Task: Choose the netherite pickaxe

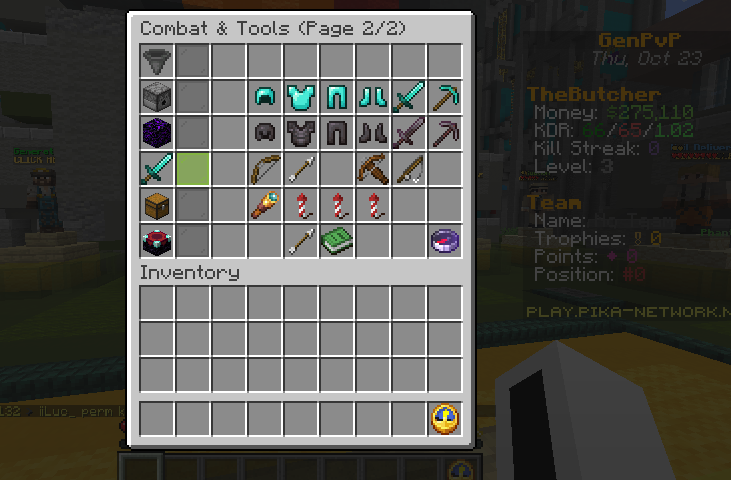Action: click(445, 133)
